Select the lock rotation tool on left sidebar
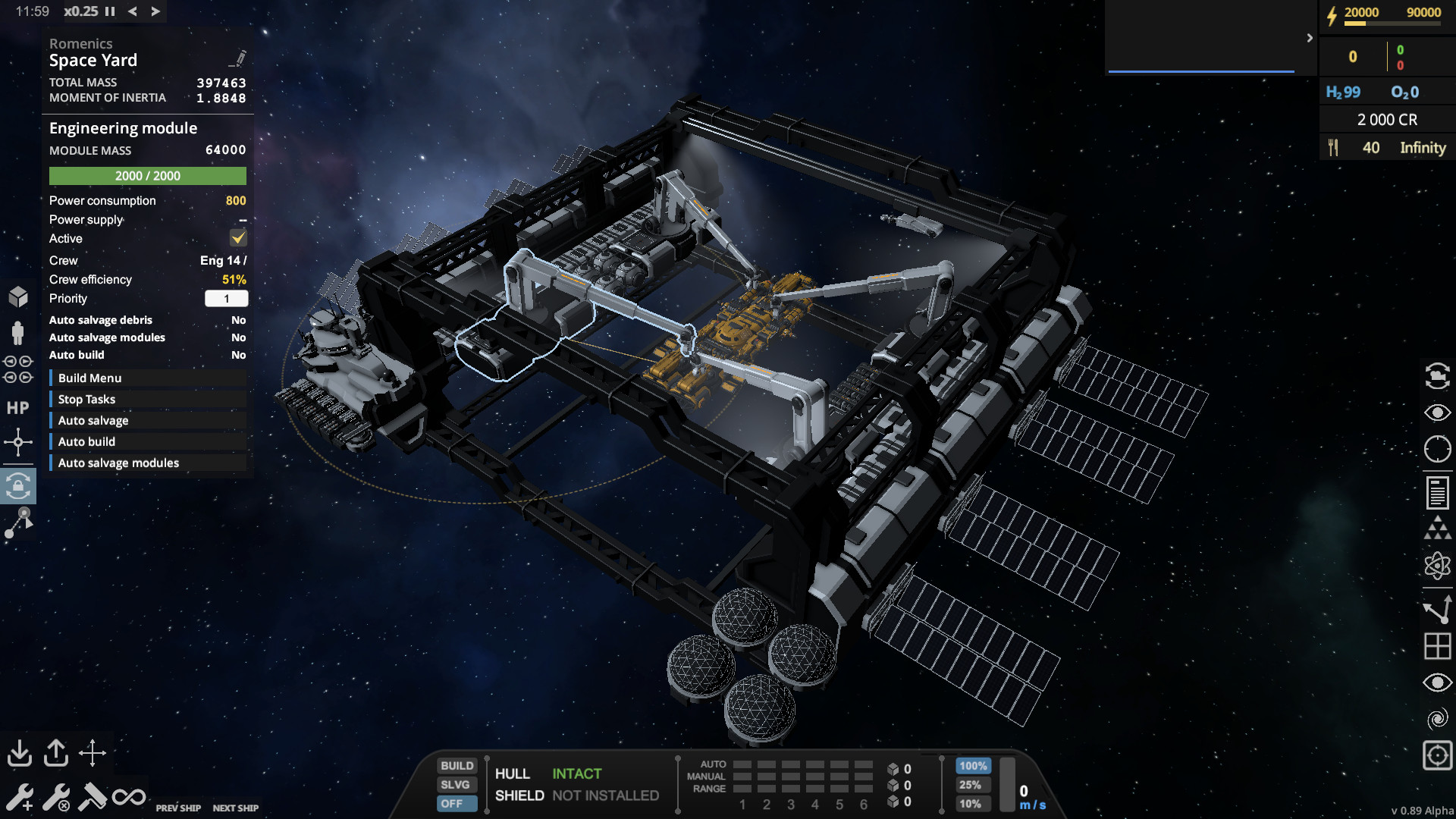The width and height of the screenshot is (1456, 819). (20, 486)
